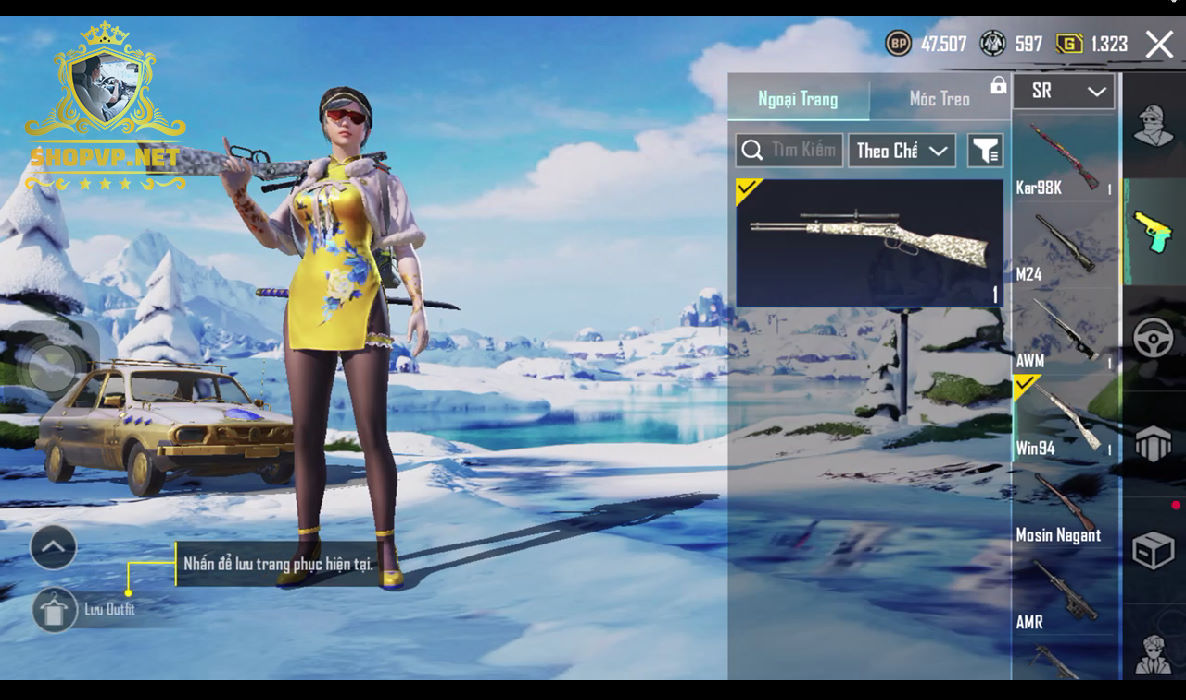This screenshot has height=700, width=1186.
Task: Switch to the Ngoại Trang tab
Action: (798, 99)
